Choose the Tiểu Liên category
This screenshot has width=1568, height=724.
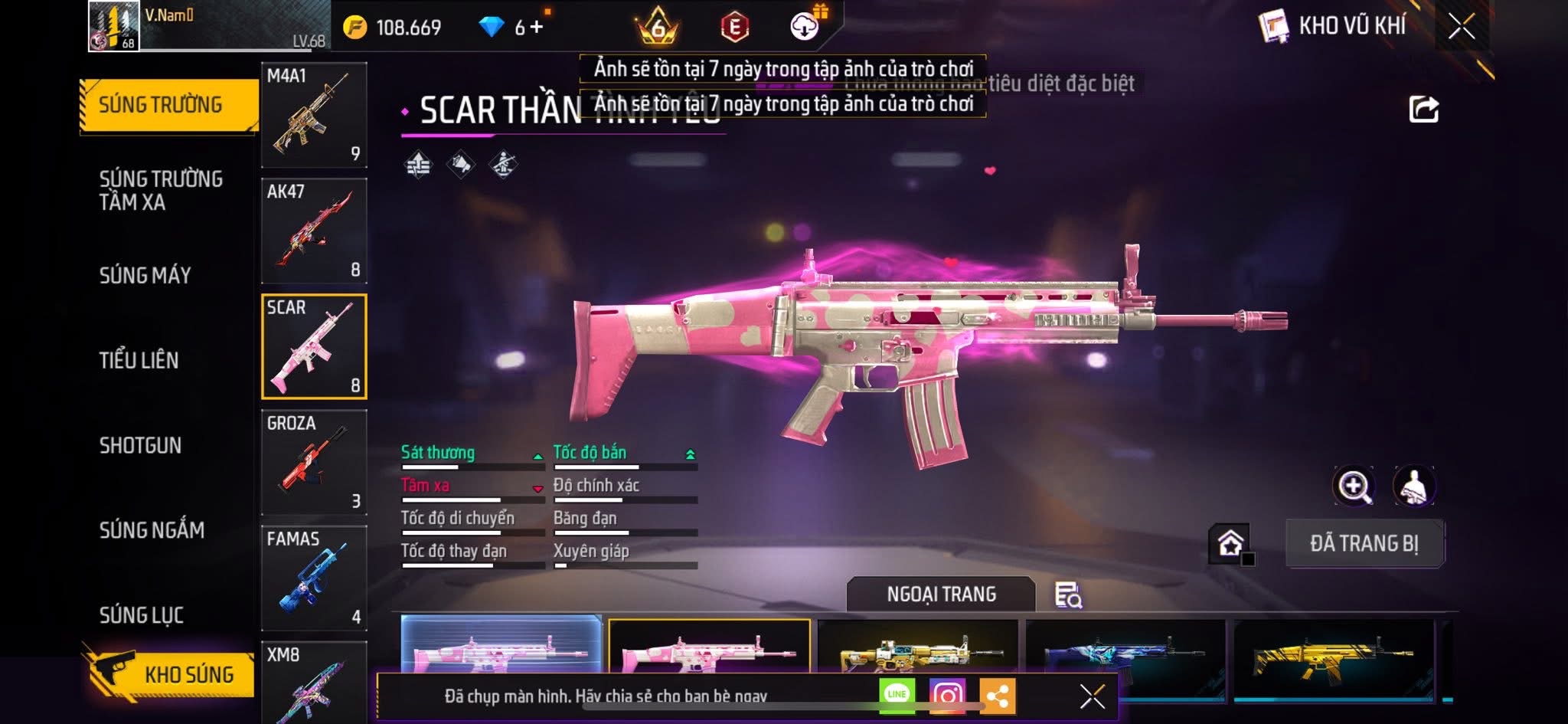(139, 360)
